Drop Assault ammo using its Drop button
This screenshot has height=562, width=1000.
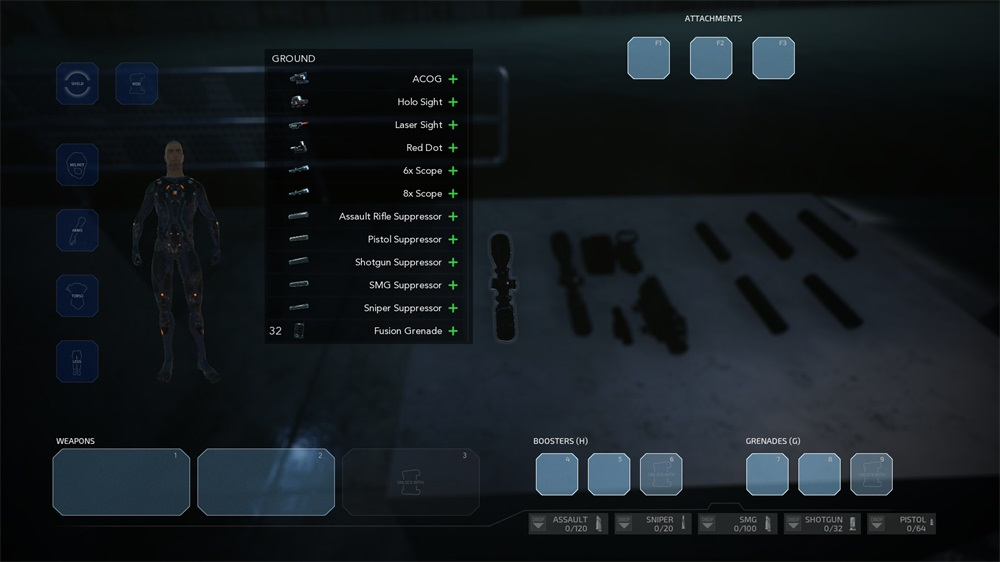539,524
